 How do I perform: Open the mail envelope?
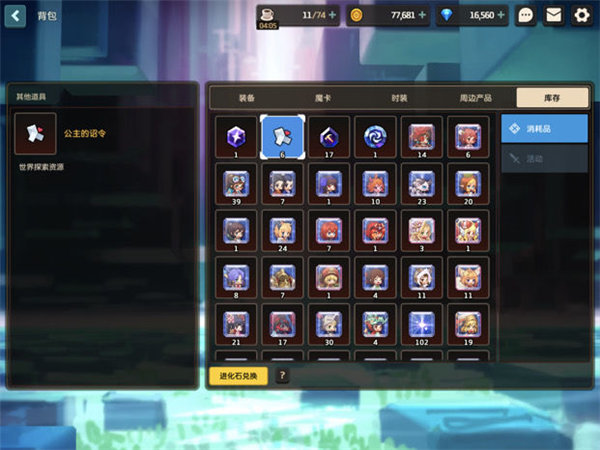pos(553,15)
